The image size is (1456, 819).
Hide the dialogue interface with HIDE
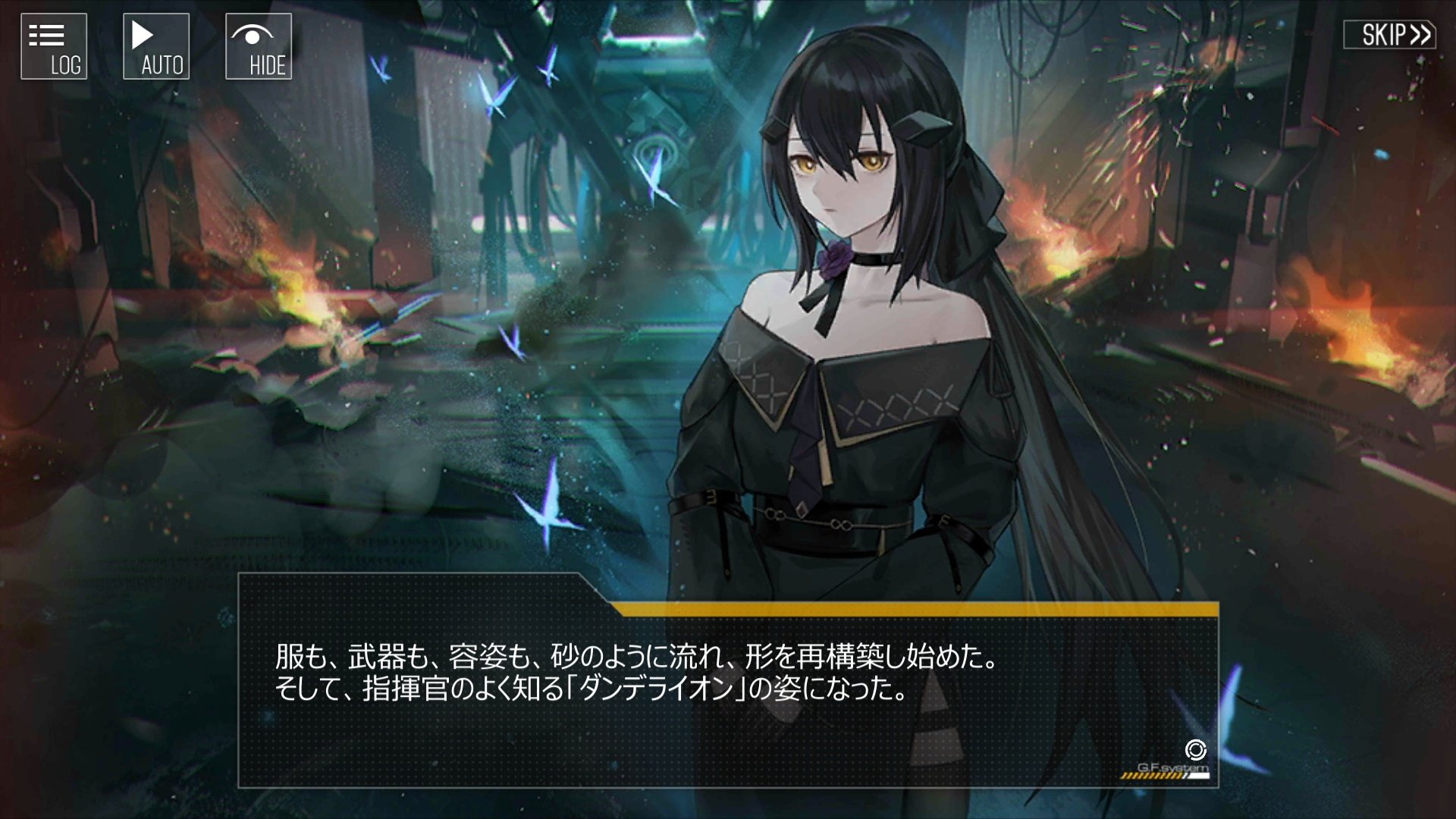coord(259,47)
